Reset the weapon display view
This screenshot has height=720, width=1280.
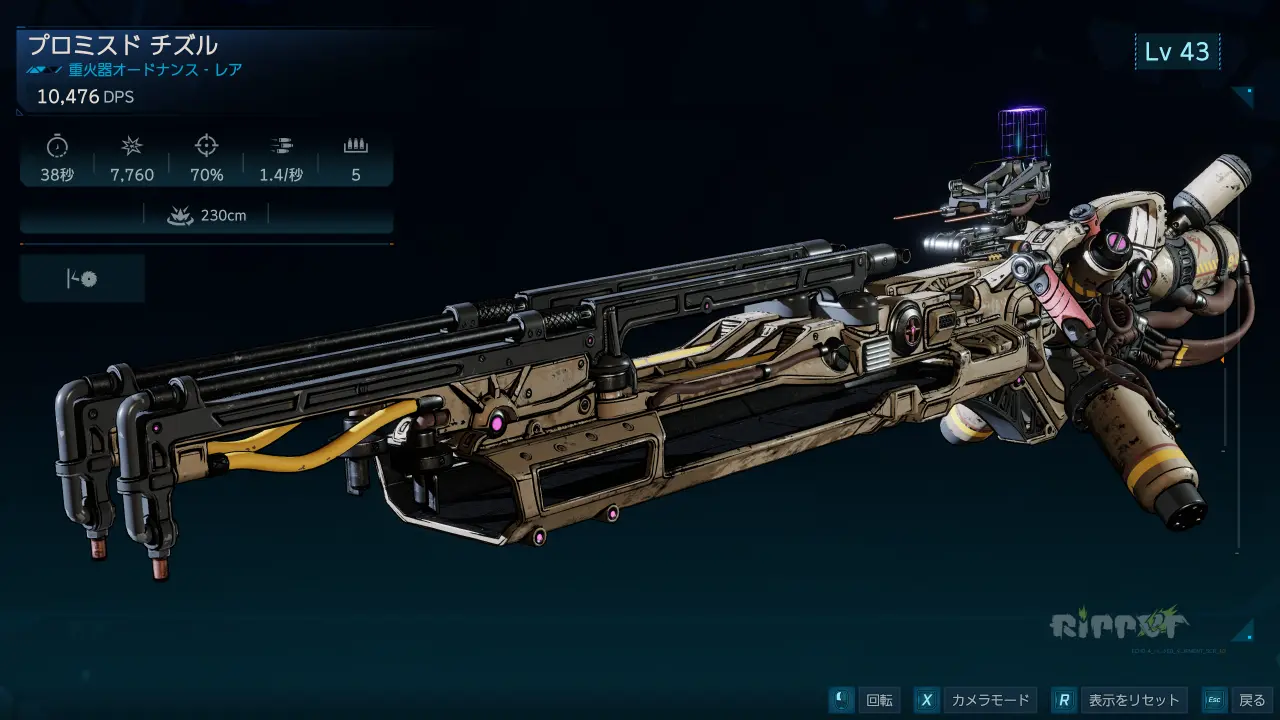(1120, 700)
